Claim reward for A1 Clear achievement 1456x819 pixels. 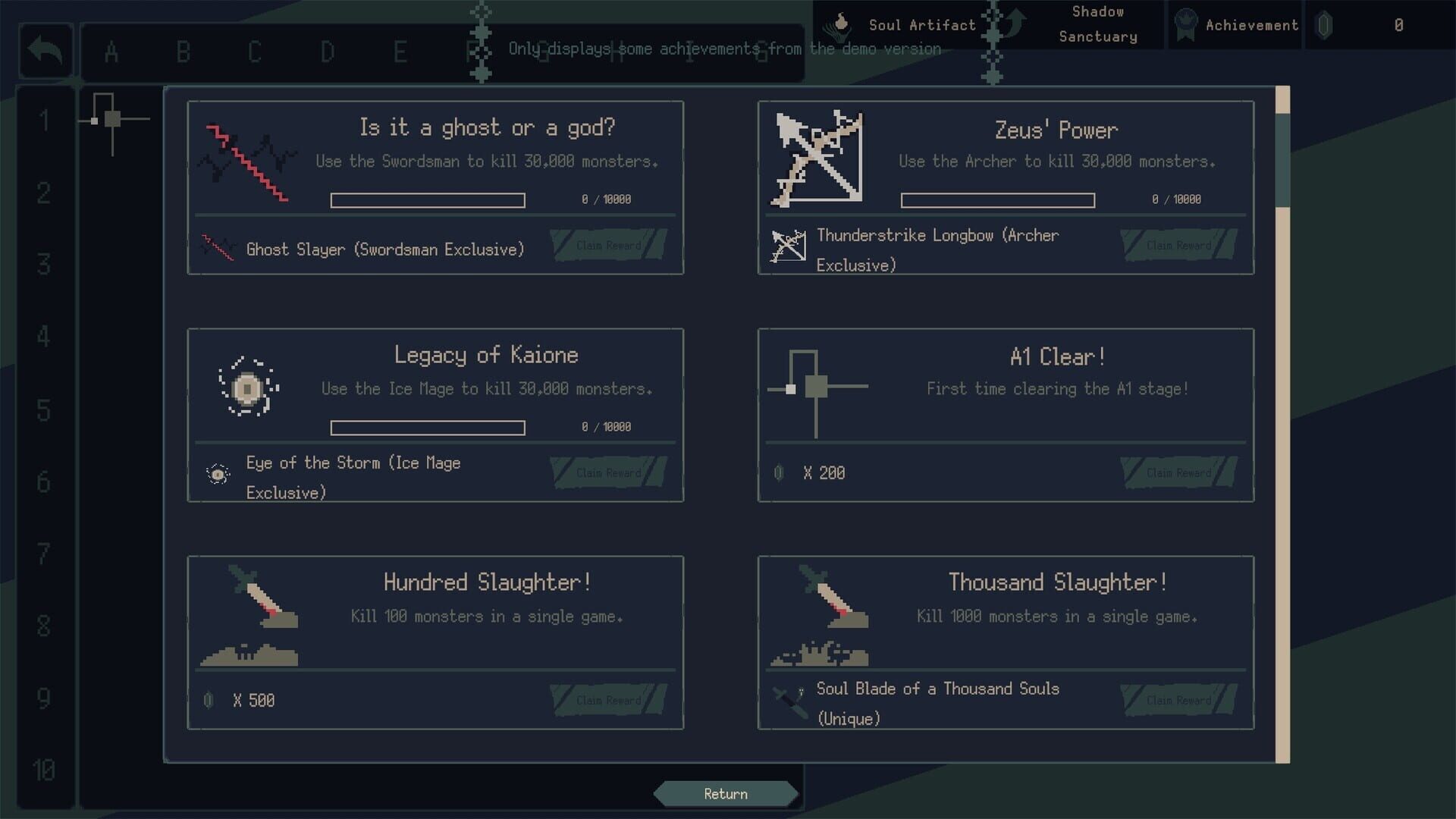click(x=1178, y=472)
